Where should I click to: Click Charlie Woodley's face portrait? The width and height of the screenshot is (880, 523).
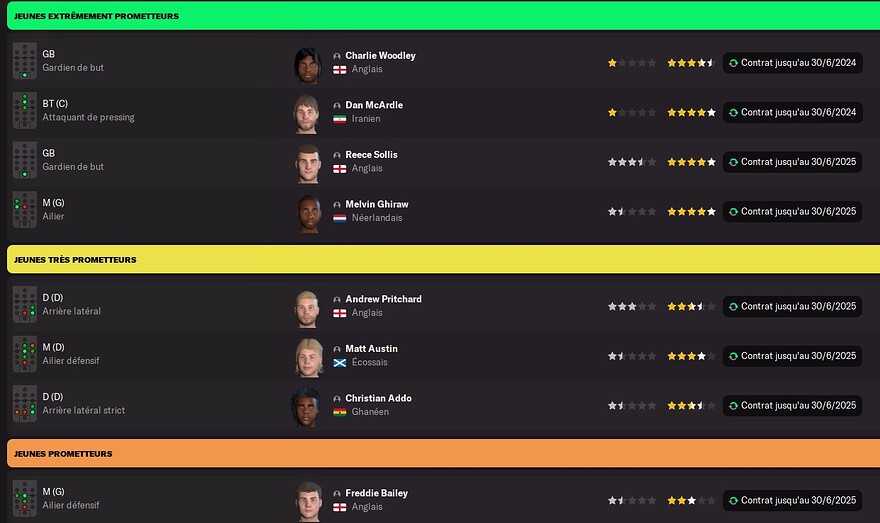307,63
